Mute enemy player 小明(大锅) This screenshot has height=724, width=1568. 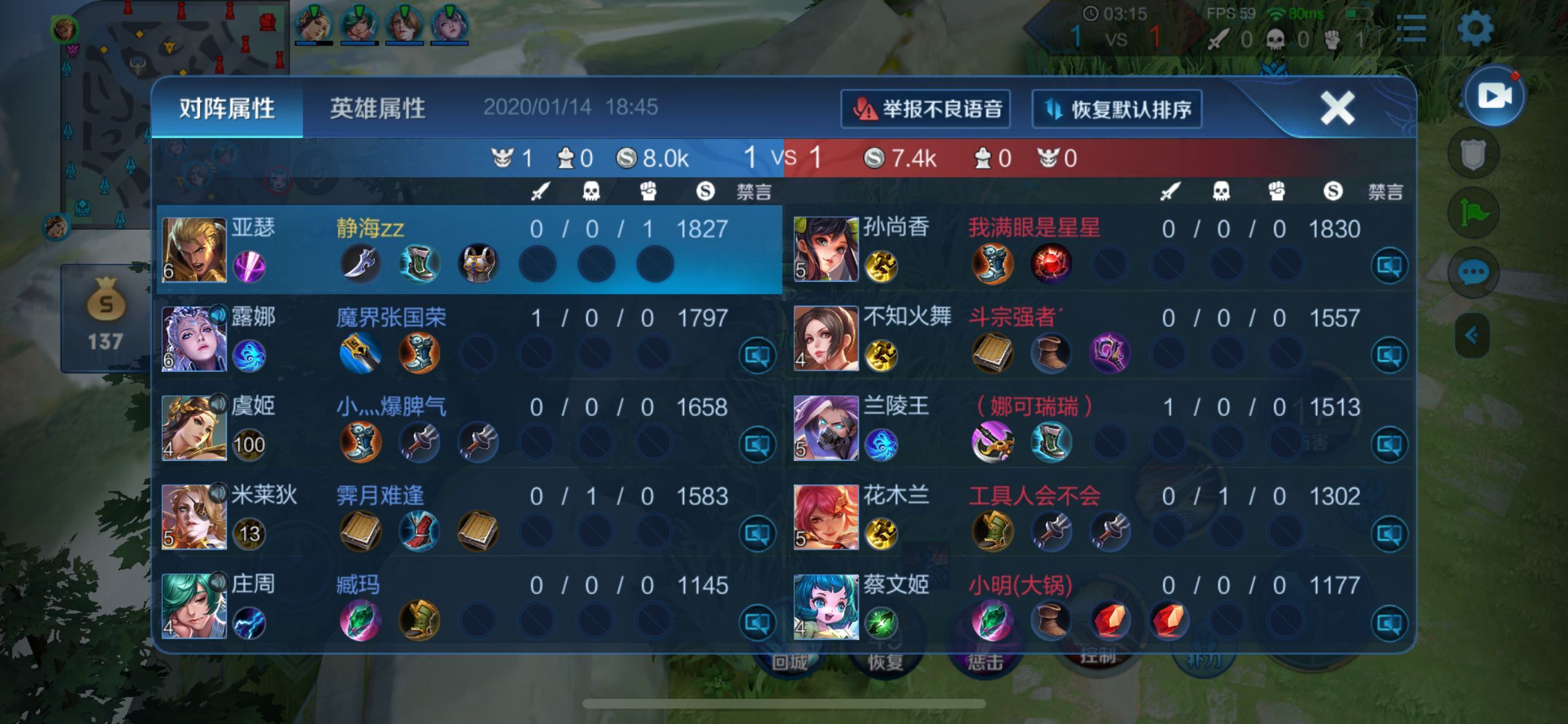pos(1389,622)
